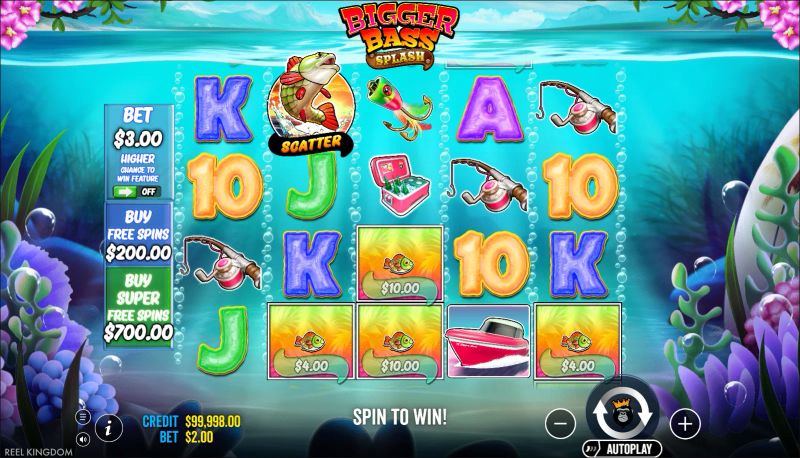Viewport: 800px width, 458px height.
Task: Increase the bet with the plus button
Action: [x=684, y=424]
